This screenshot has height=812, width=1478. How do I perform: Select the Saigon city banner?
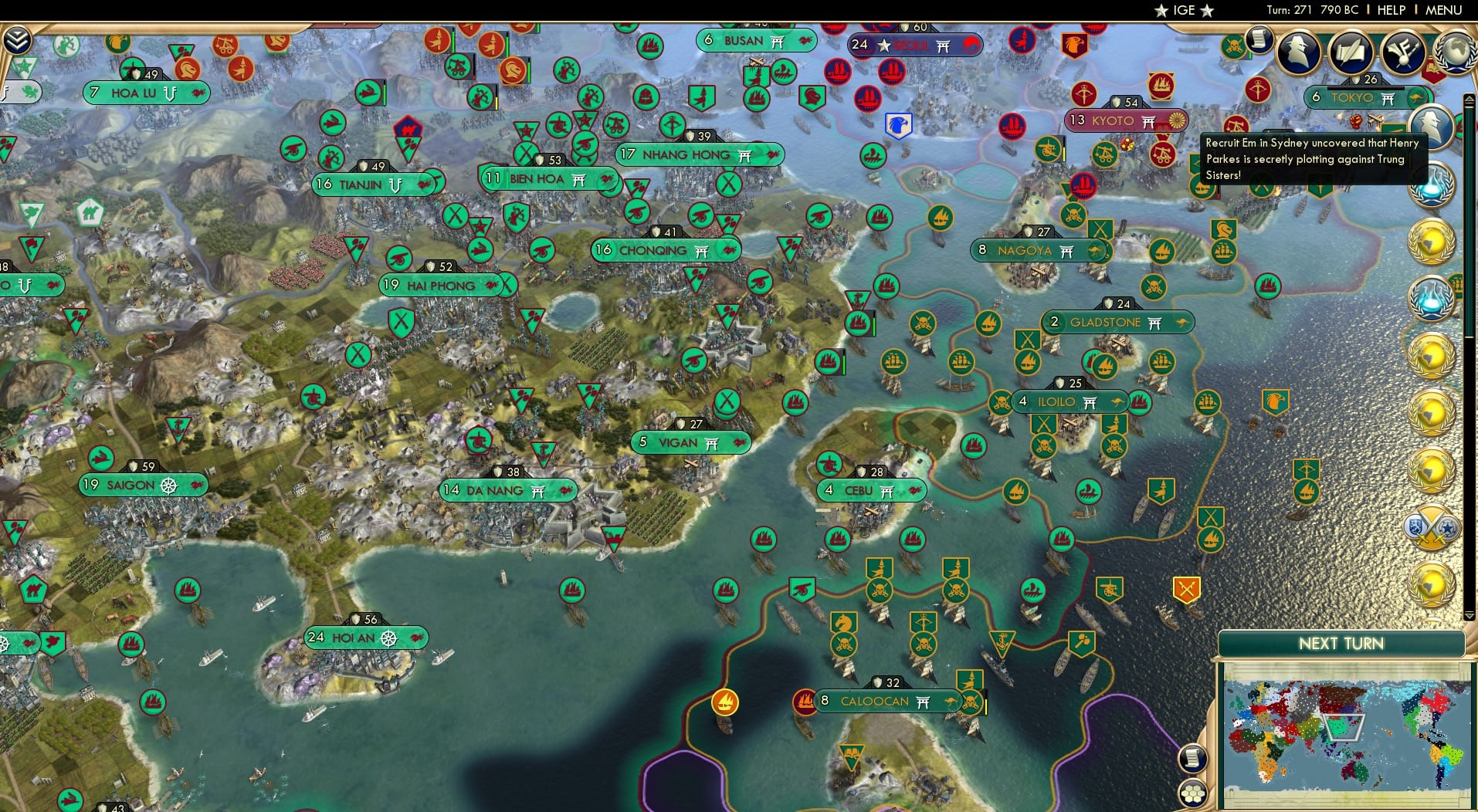click(136, 485)
